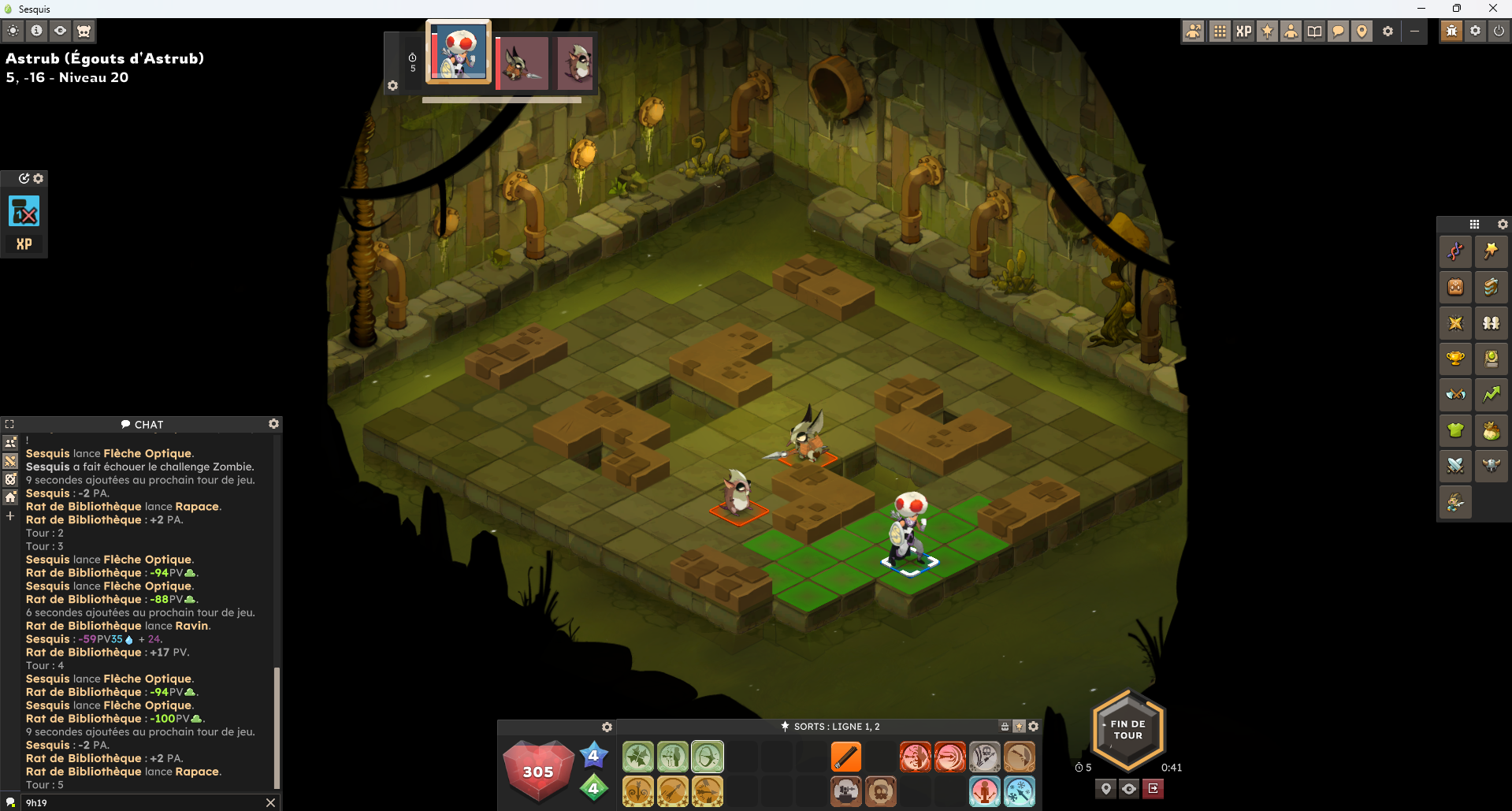Expand fight timeline options gear near portraits
Screen dimensions: 1512x811
point(392,86)
